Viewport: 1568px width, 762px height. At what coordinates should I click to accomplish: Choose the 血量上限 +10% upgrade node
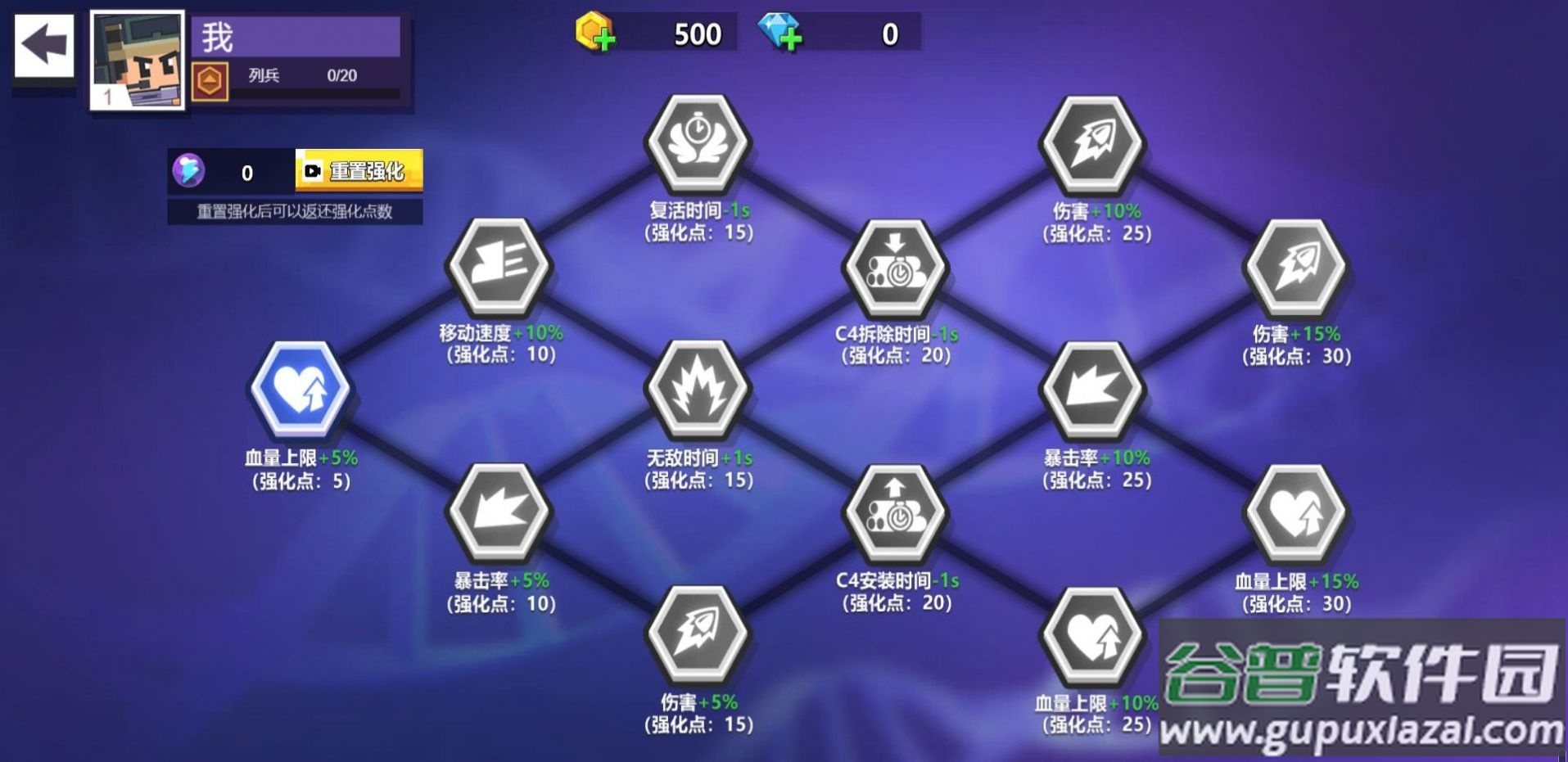(1093, 635)
